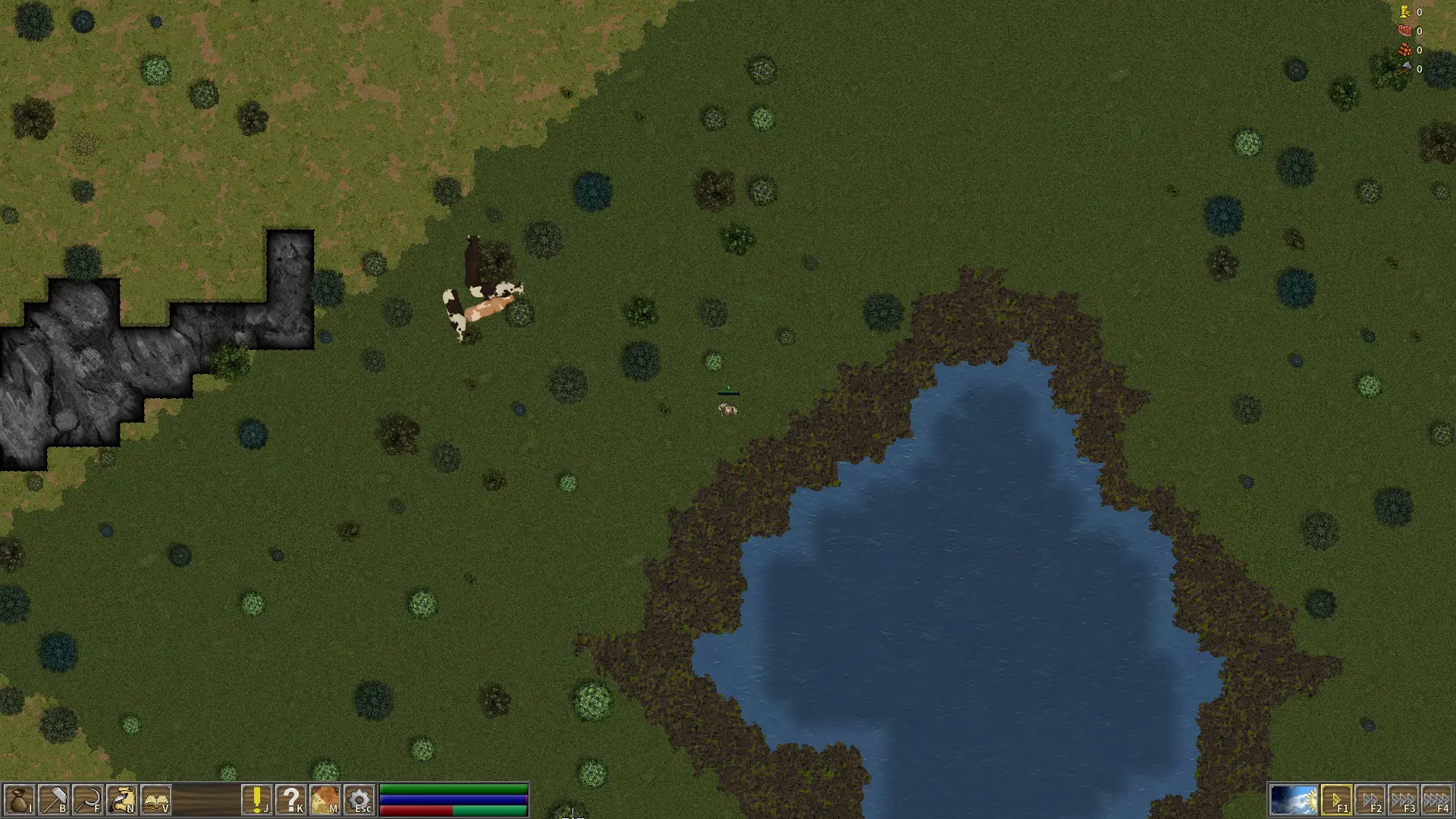
Task: Open the gear settings menu
Action: coord(359,800)
